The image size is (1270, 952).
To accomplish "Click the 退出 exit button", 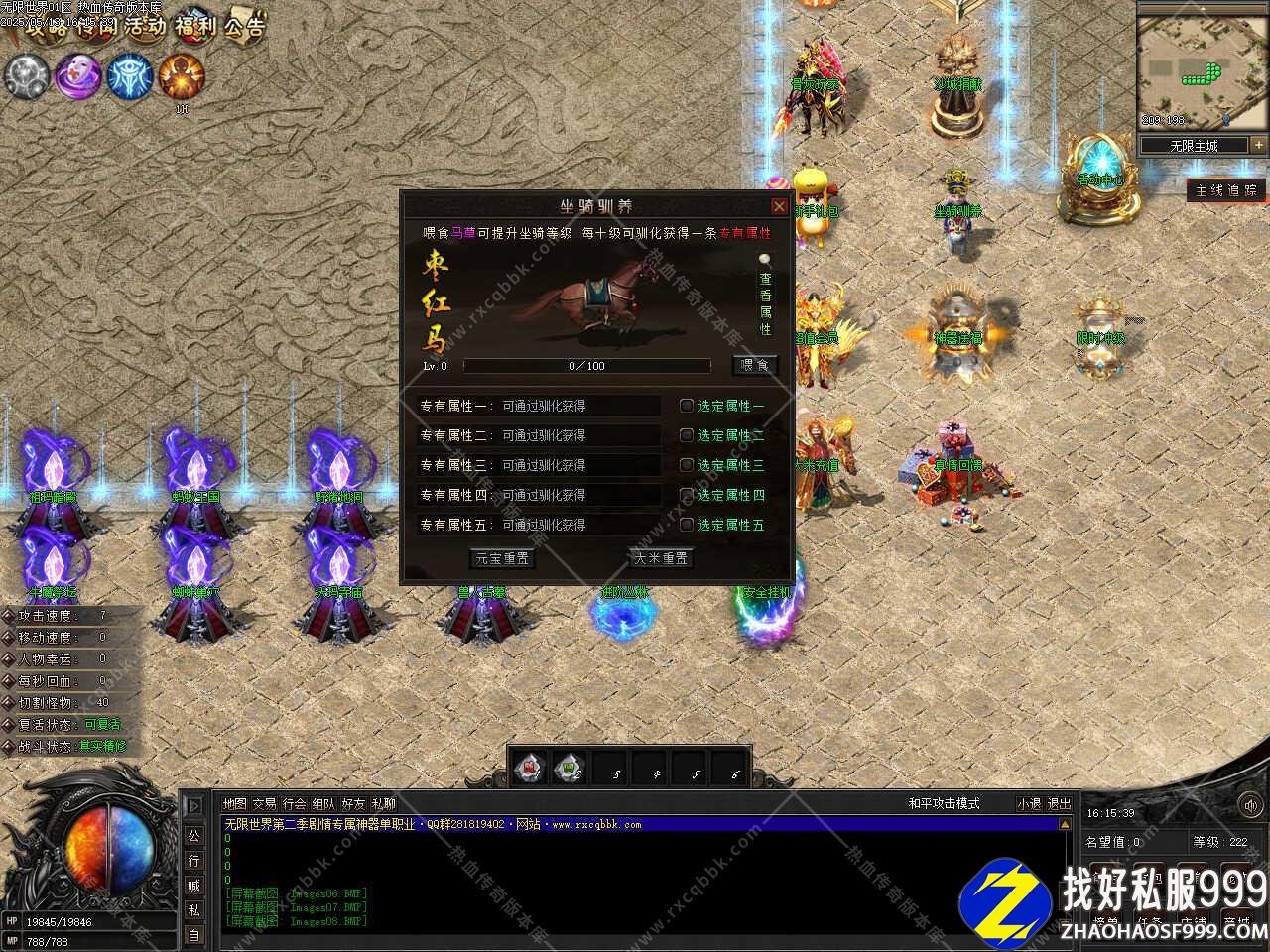I will pos(1060,804).
